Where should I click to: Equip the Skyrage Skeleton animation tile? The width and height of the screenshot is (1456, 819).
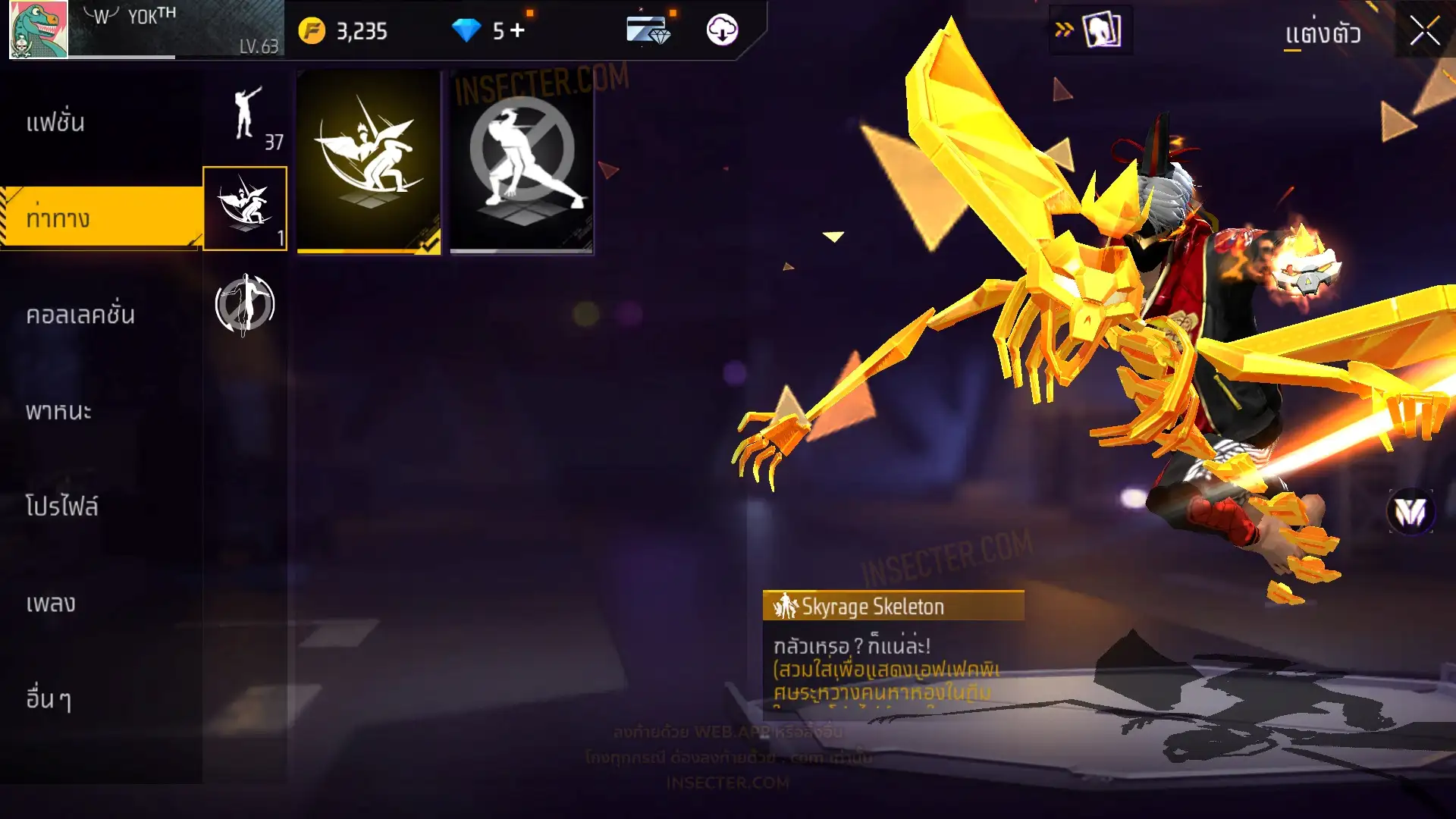point(369,162)
